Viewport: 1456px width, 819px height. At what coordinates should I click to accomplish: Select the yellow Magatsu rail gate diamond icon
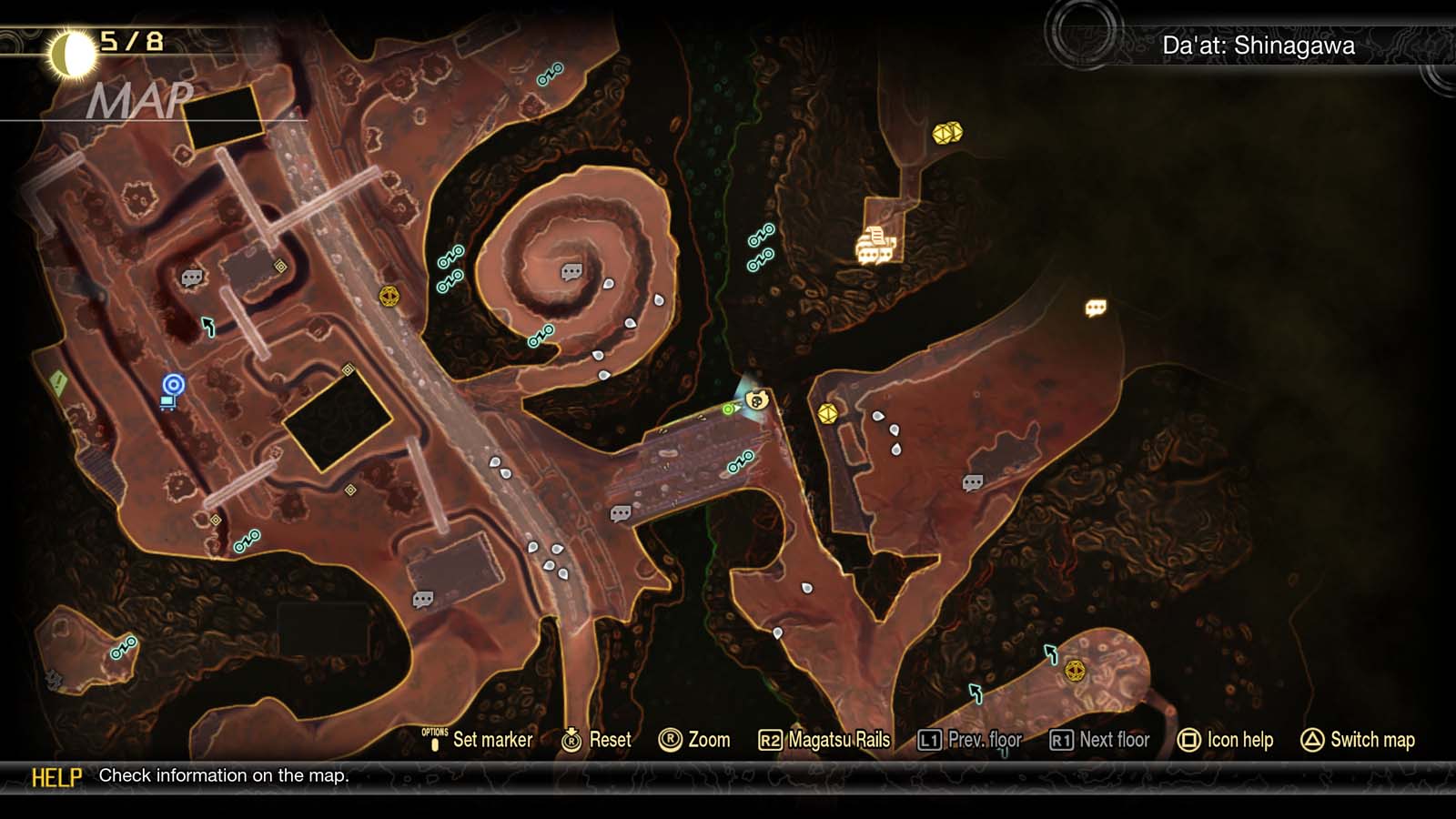389,296
